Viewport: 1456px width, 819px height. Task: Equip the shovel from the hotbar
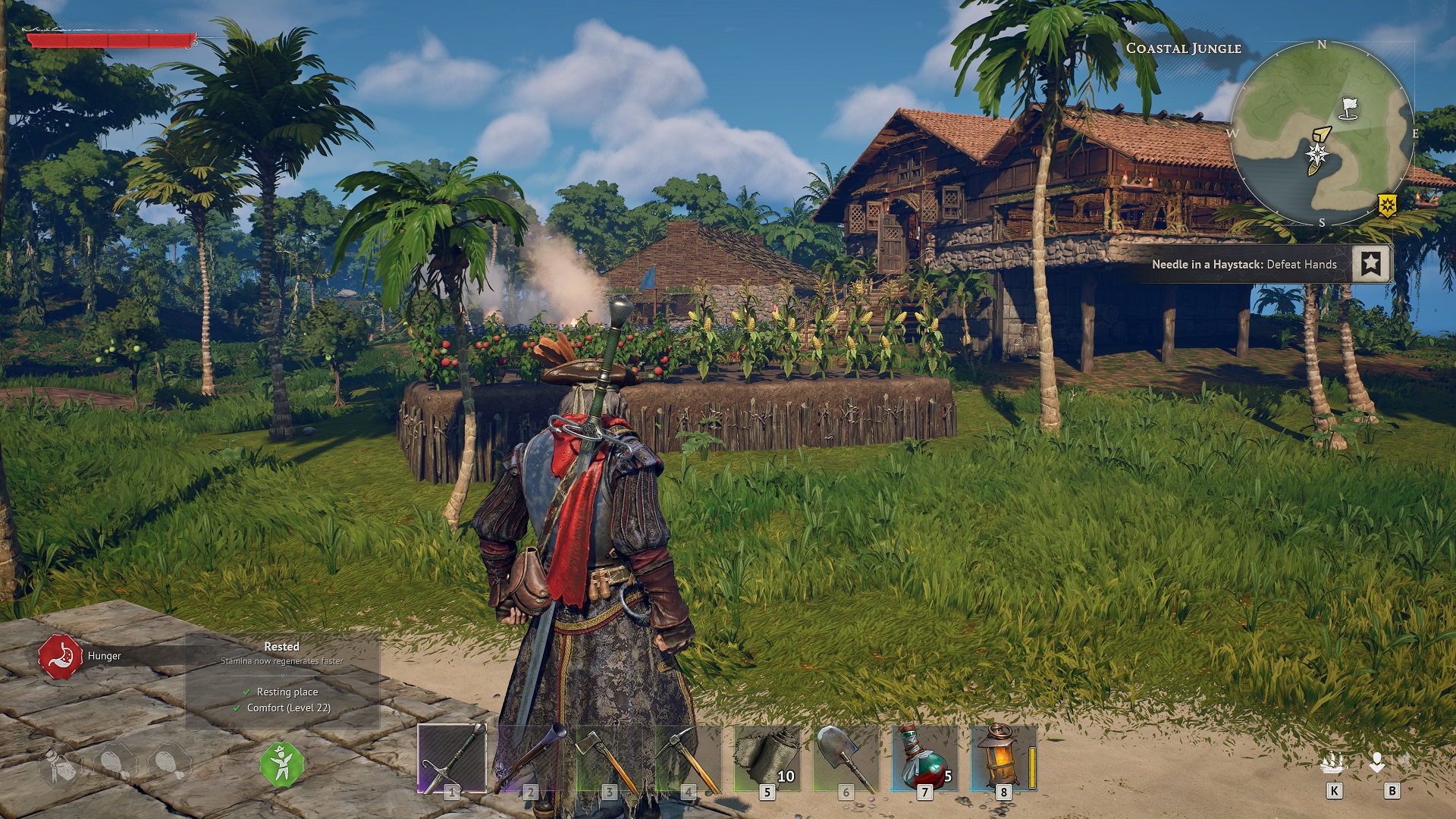[x=846, y=758]
